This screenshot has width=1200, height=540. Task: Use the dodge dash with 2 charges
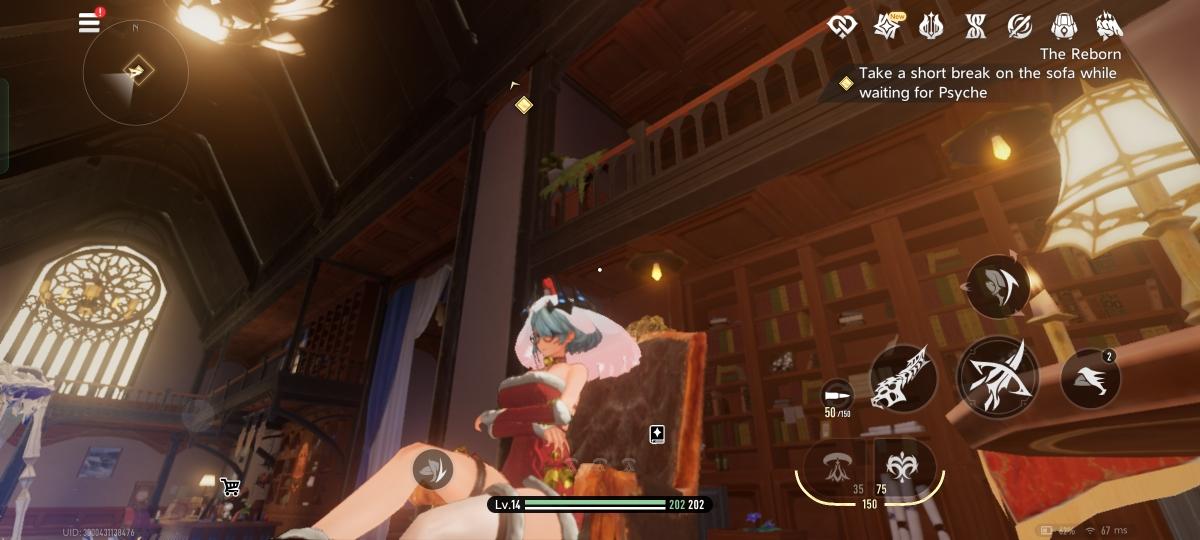point(1089,378)
